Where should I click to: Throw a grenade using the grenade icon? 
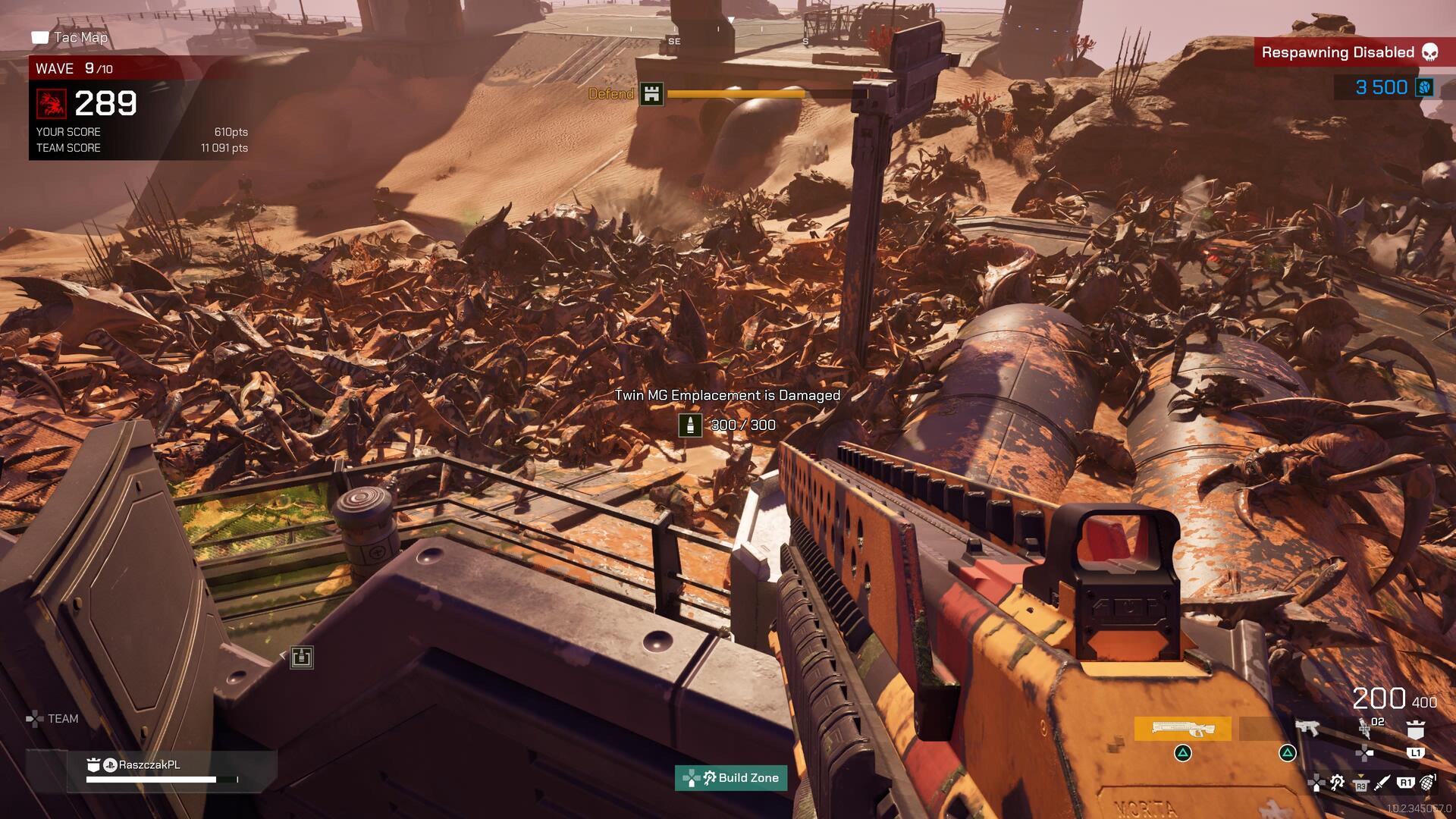[1427, 782]
